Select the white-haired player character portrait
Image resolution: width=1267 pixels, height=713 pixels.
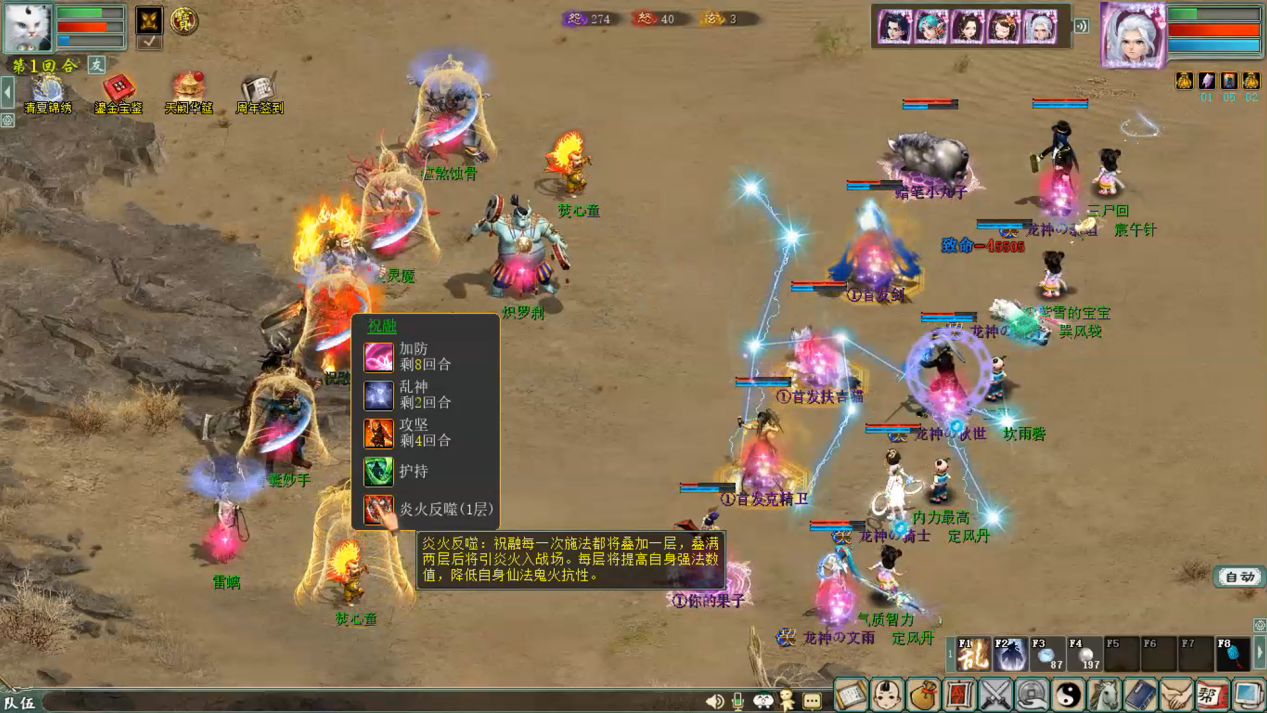point(1132,34)
